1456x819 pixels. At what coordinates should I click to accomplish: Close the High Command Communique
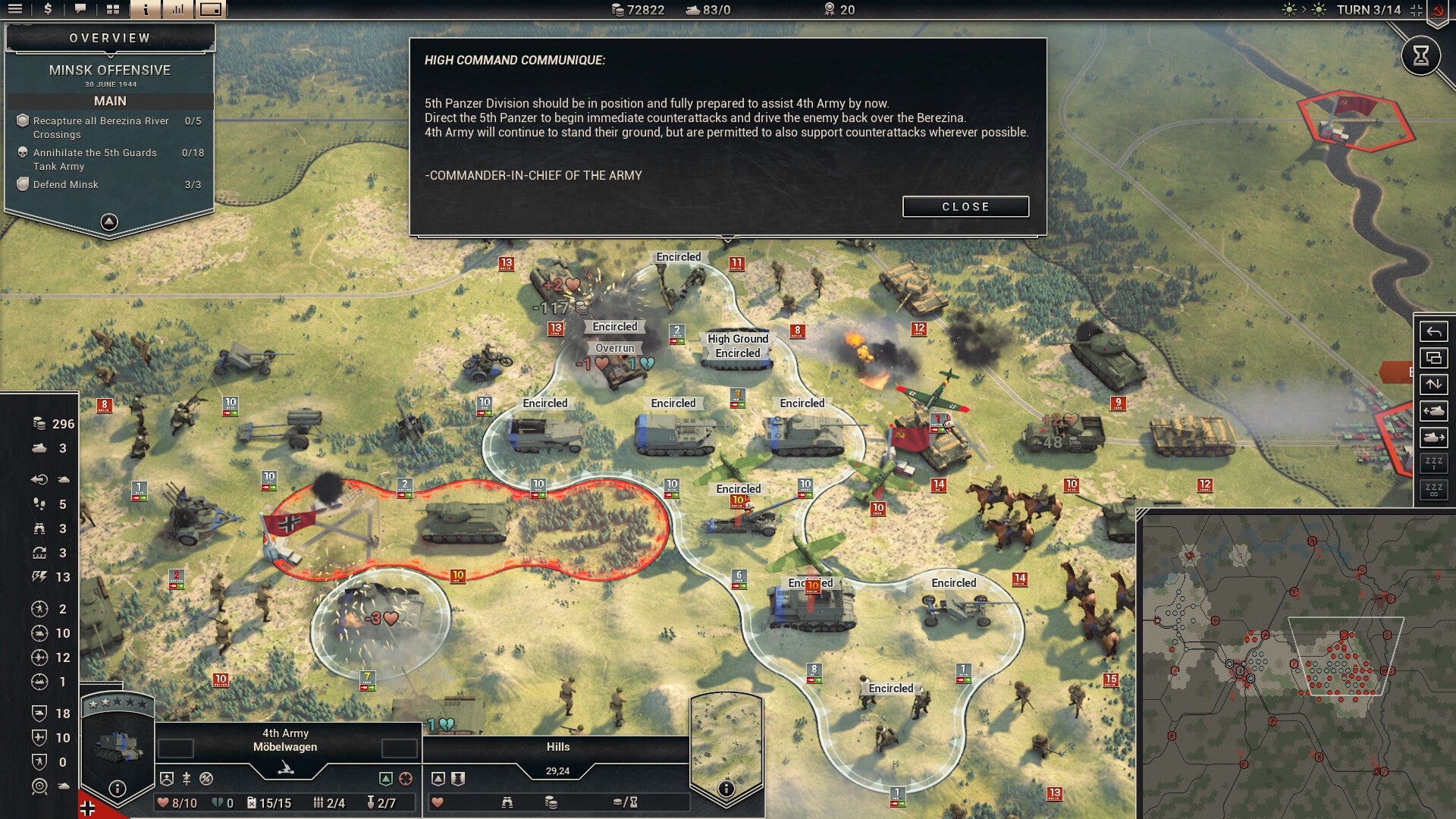click(x=965, y=206)
